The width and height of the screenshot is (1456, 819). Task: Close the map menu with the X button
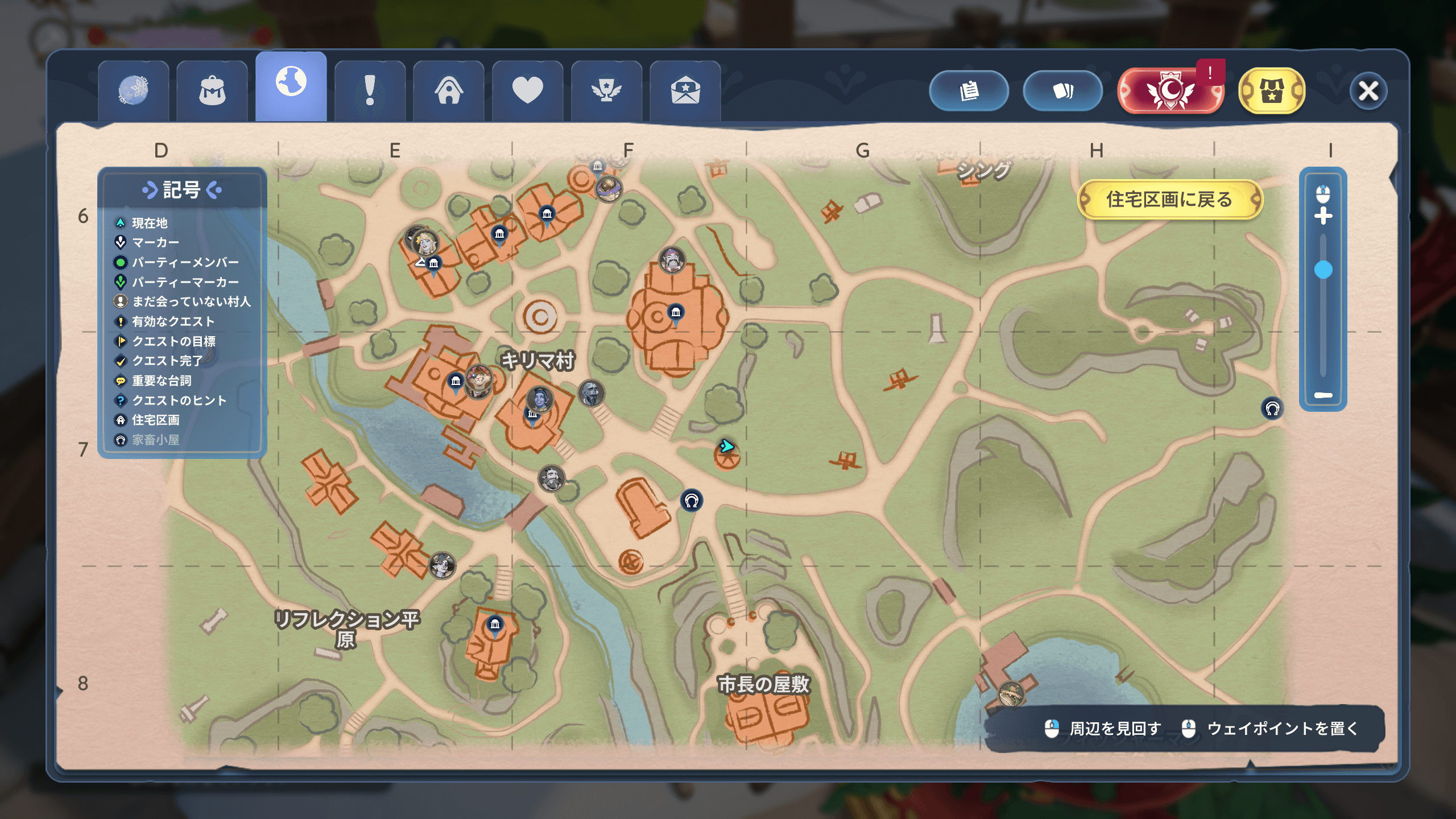point(1368,91)
